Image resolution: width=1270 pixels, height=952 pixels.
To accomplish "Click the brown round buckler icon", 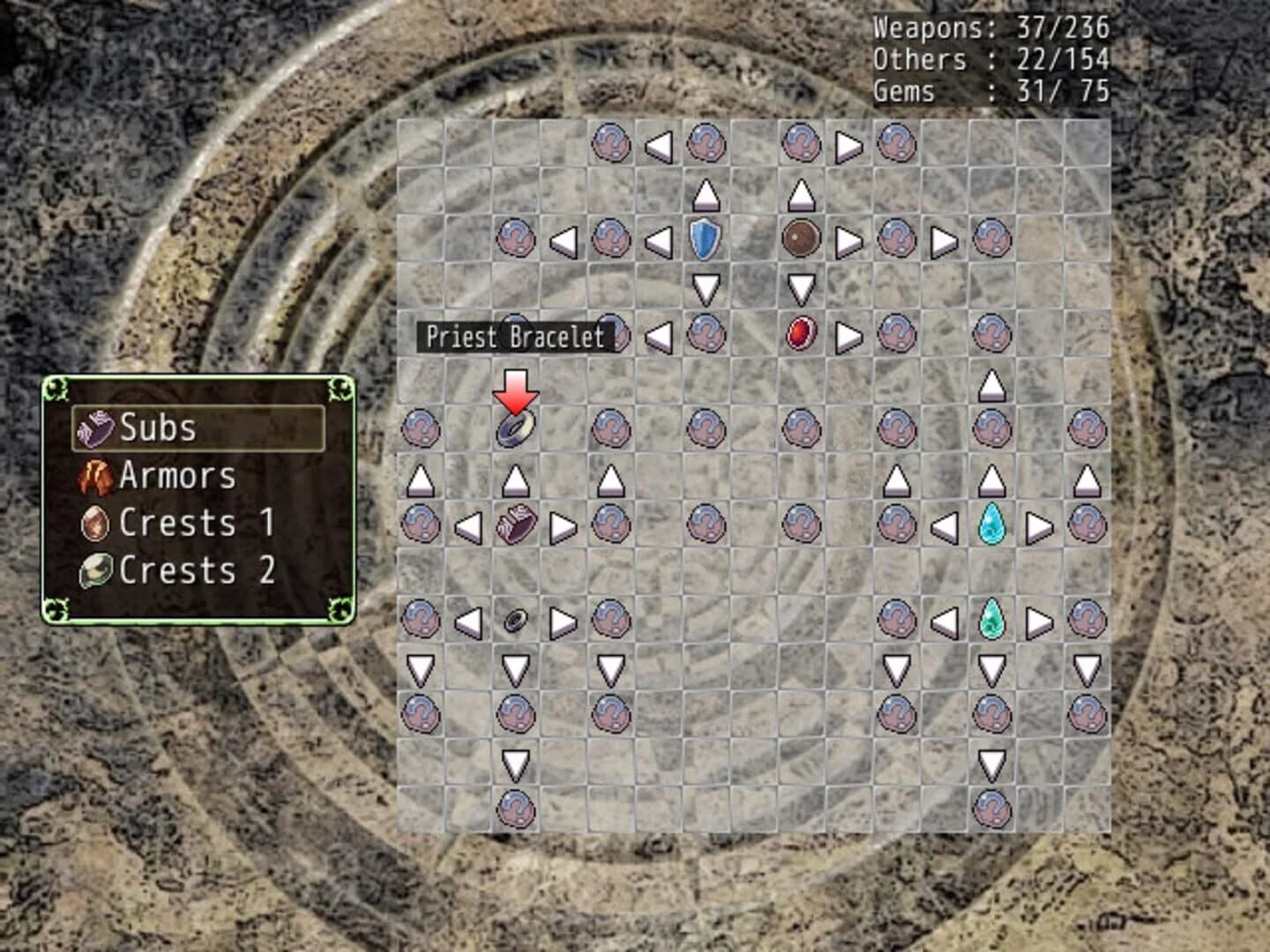I will pos(800,238).
